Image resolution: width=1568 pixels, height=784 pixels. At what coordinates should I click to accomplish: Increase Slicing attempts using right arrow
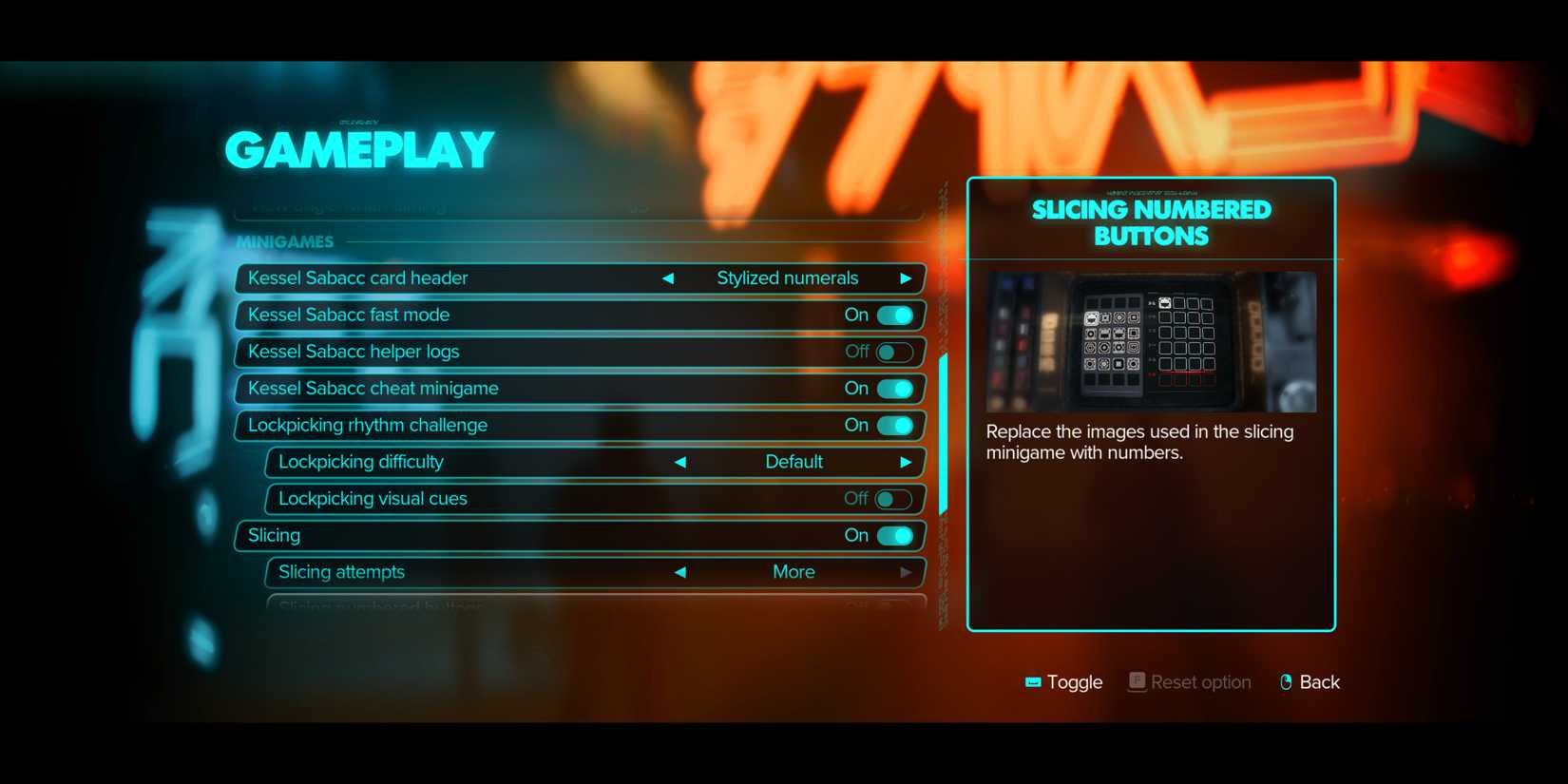pos(906,571)
